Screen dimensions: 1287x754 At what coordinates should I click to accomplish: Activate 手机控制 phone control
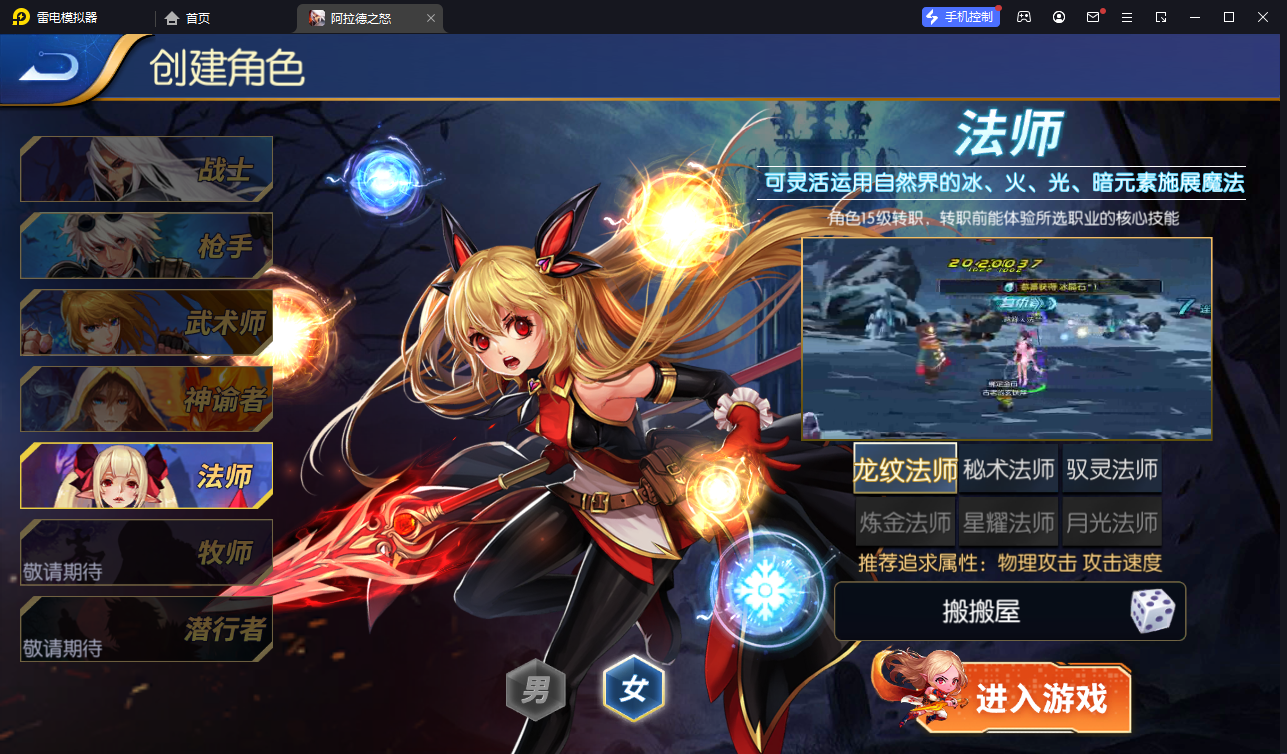tap(959, 17)
